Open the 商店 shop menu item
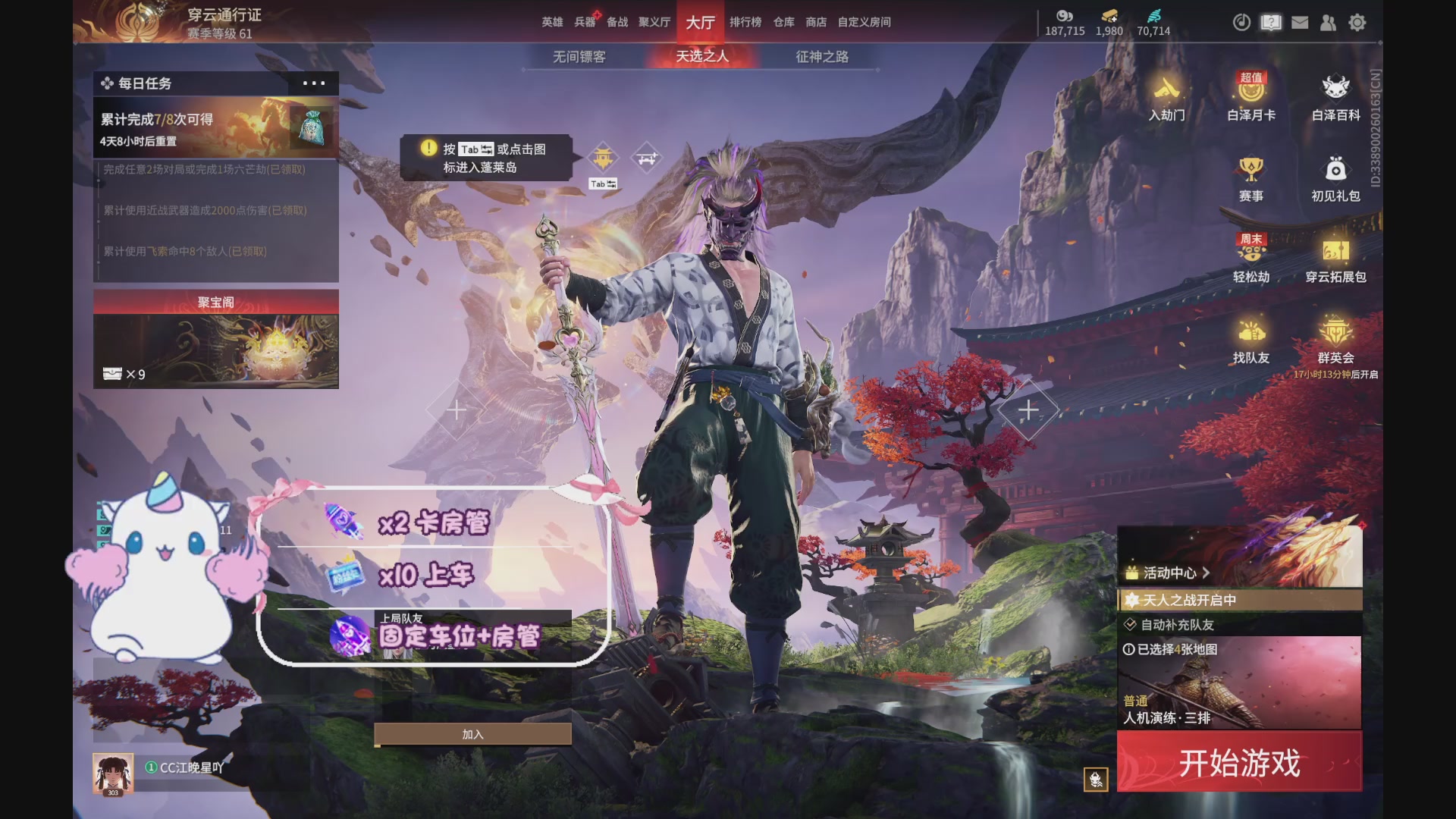1456x819 pixels. point(815,22)
